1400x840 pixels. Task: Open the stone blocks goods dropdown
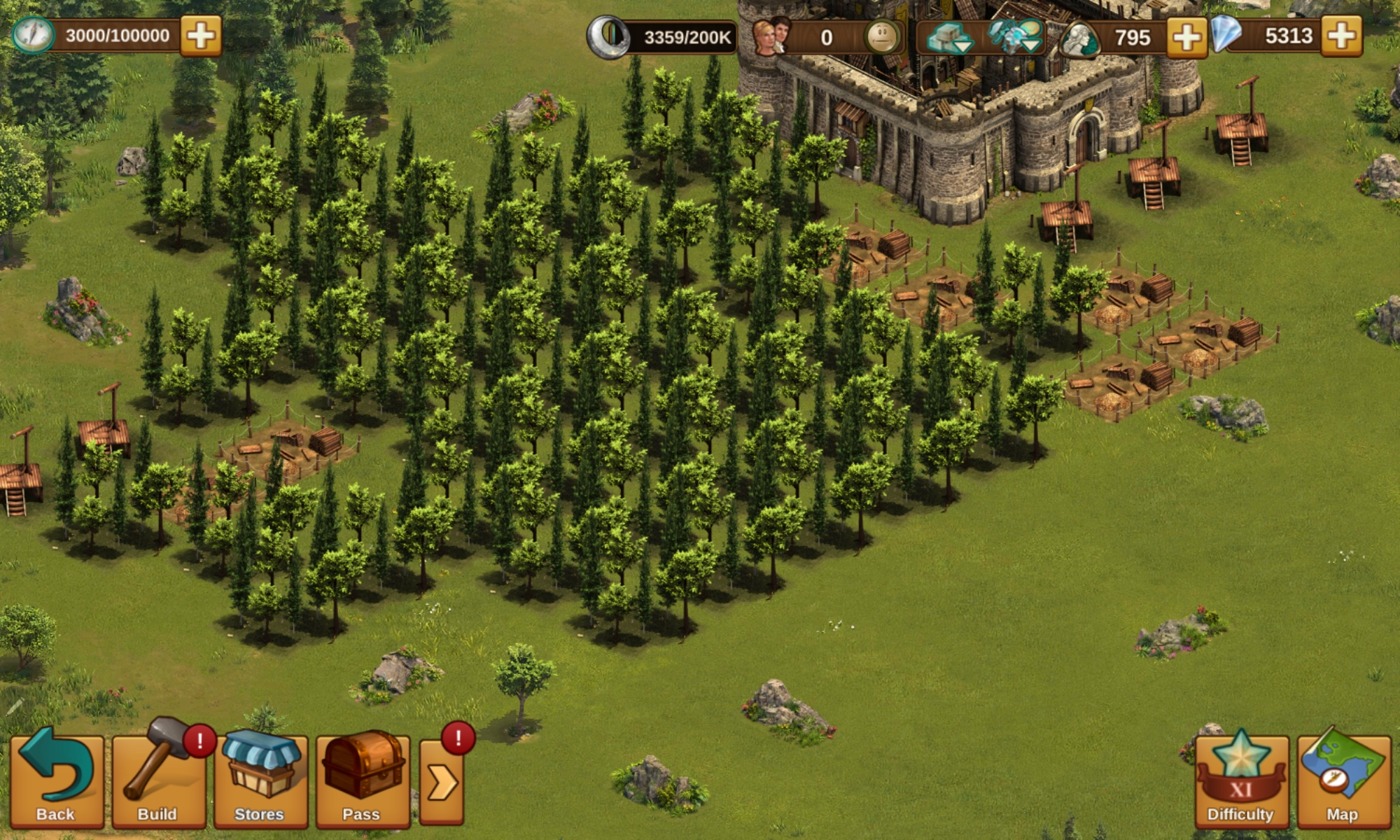click(948, 37)
